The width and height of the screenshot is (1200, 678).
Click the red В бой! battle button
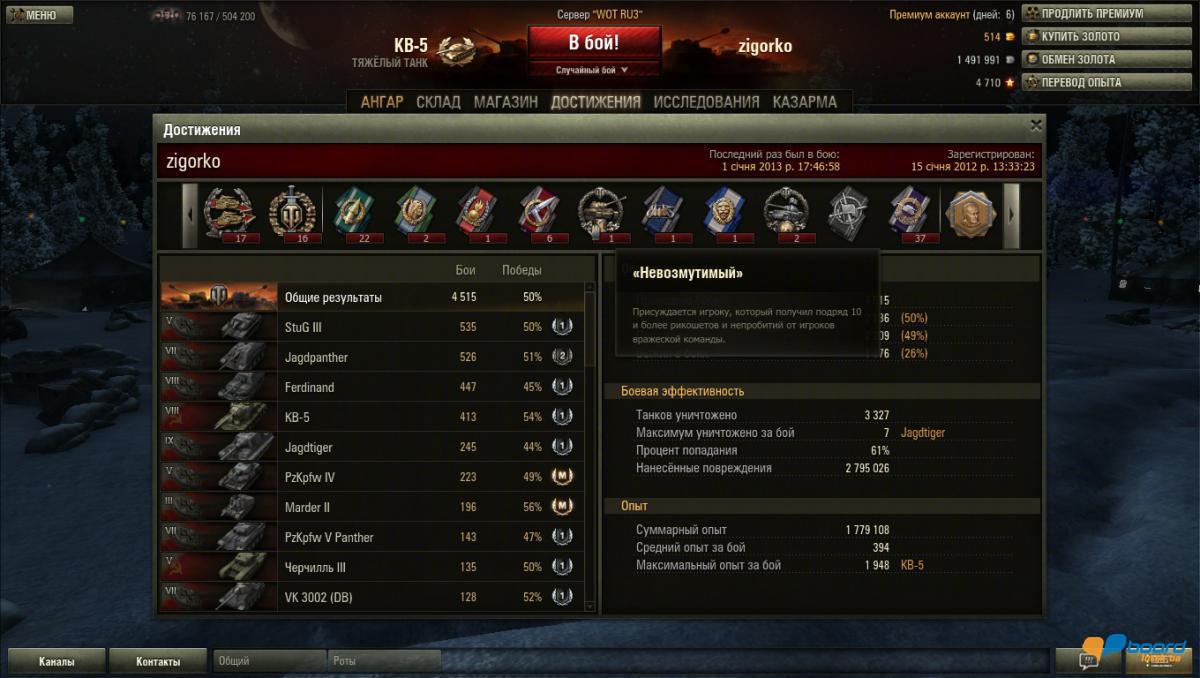click(x=594, y=44)
